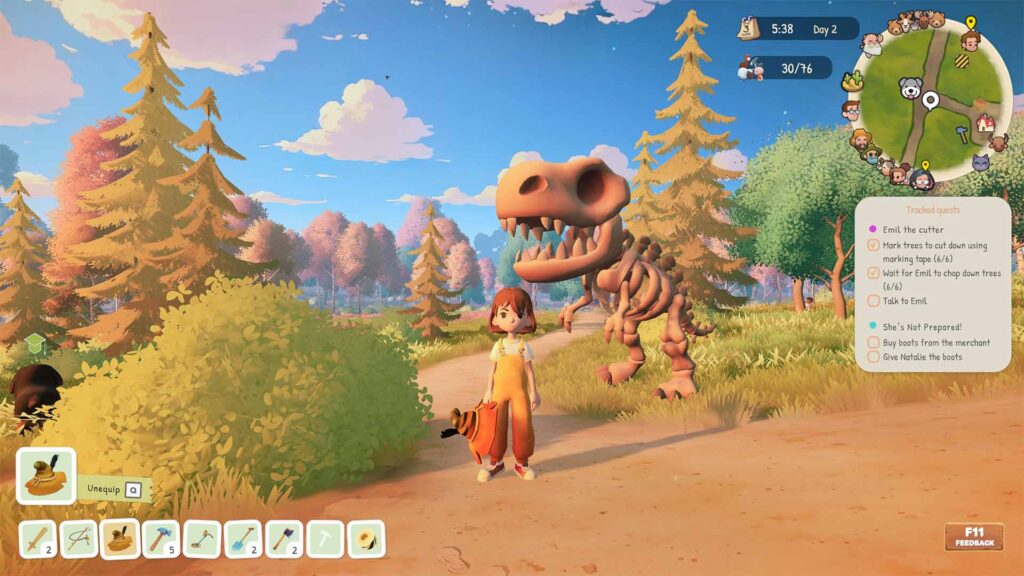Viewport: 1024px width, 576px height.
Task: Select the fishing rod hotbar slot
Action: (79, 540)
